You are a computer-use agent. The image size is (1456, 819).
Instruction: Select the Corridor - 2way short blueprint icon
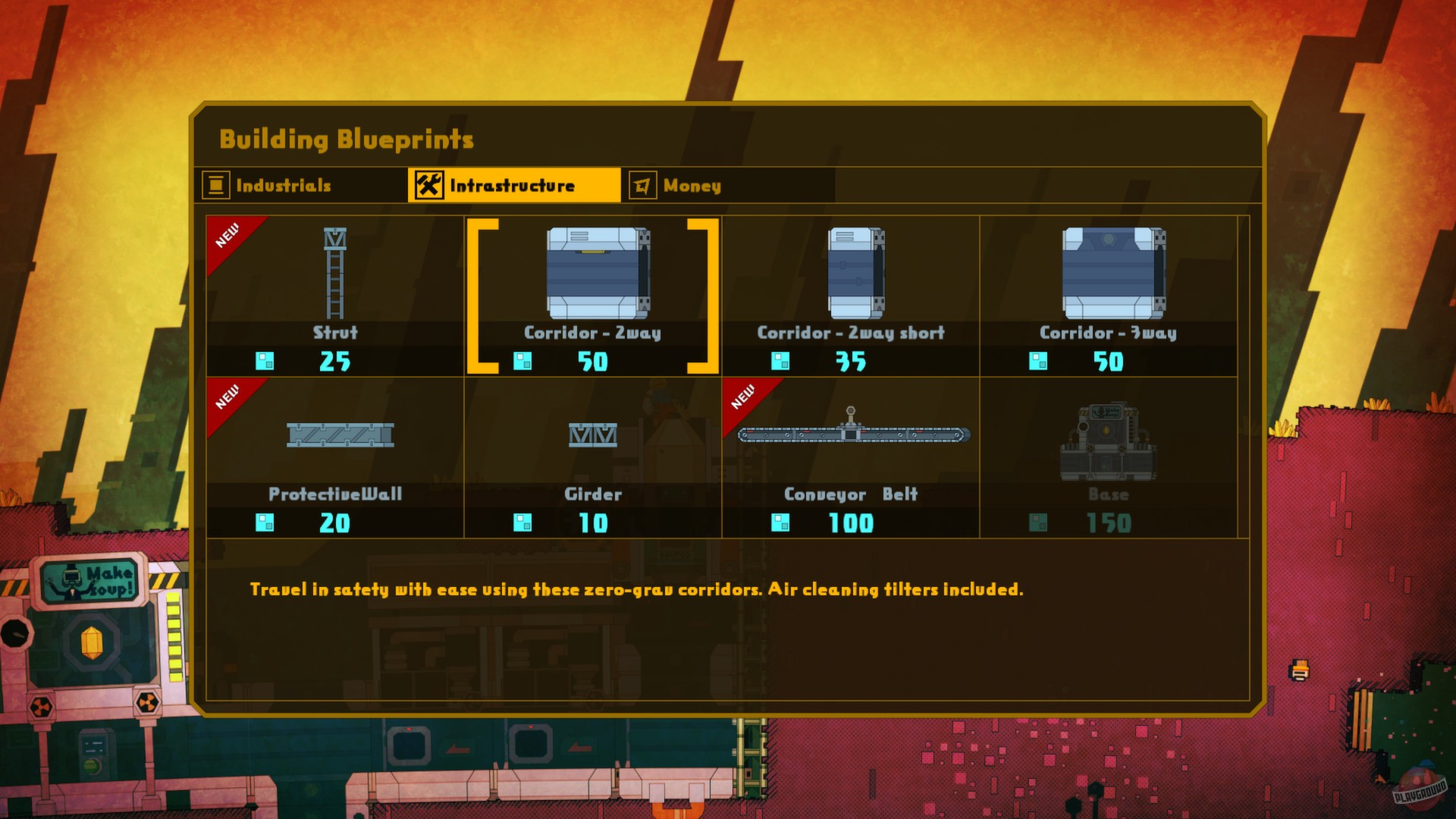(857, 275)
